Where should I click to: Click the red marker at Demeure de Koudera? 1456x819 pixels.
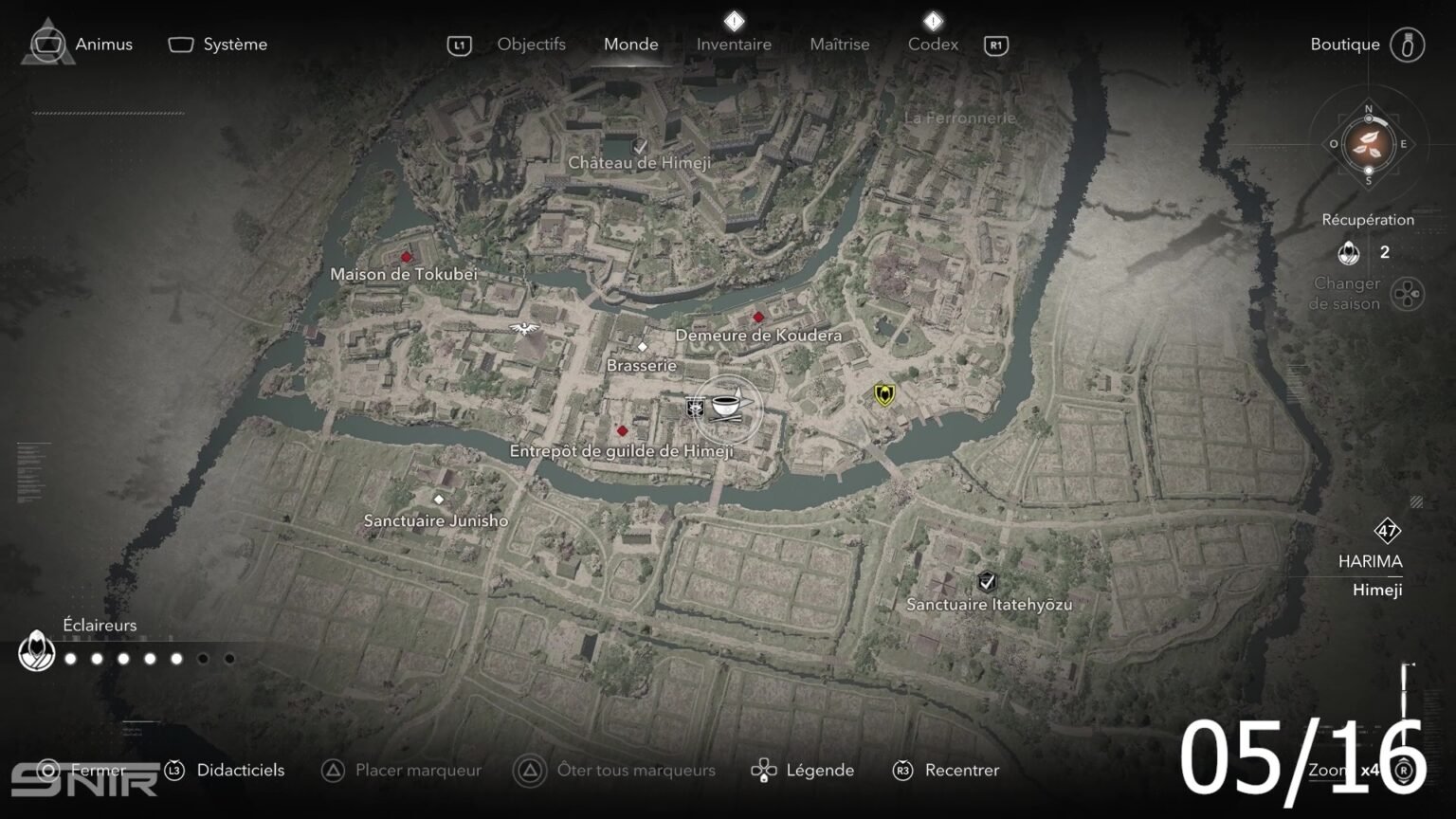757,317
